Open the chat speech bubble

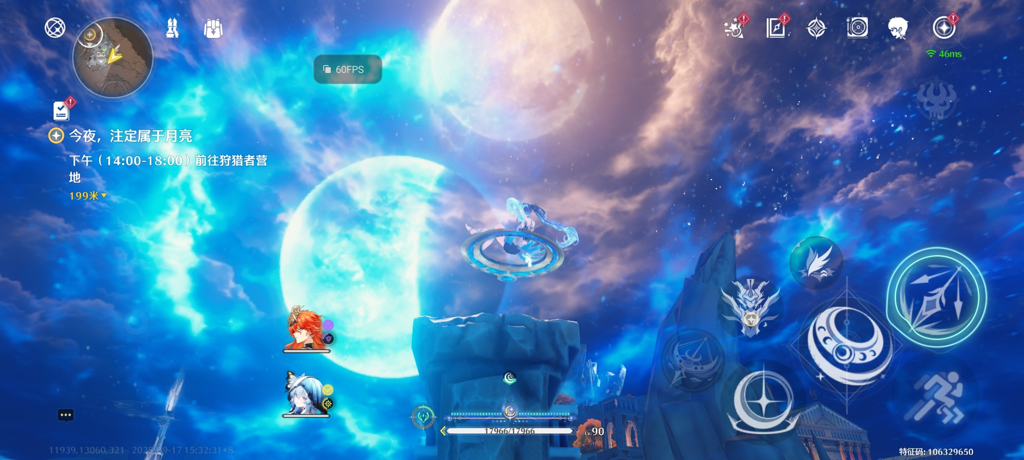coord(66,415)
